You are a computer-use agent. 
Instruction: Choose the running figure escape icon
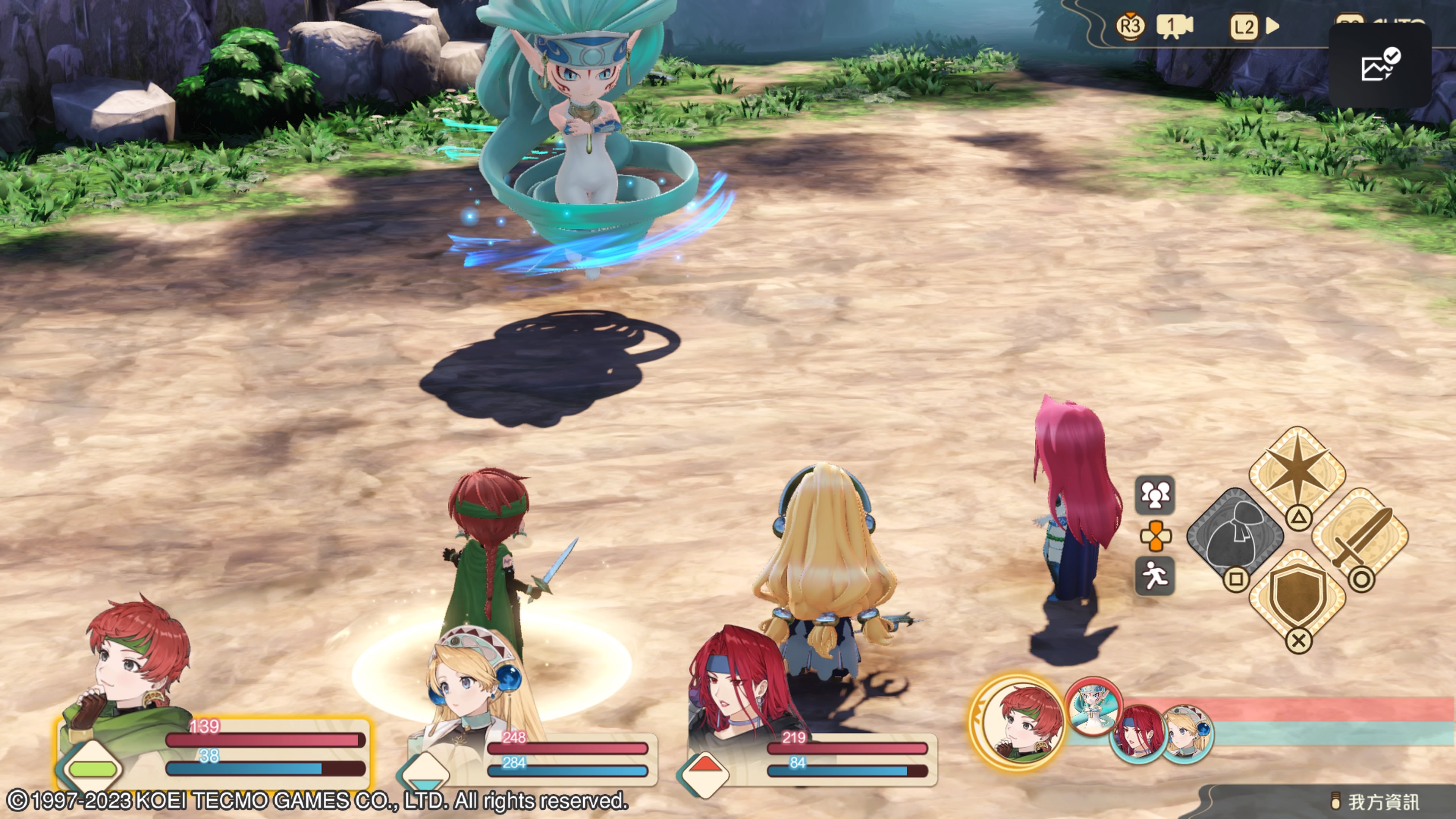(1155, 576)
